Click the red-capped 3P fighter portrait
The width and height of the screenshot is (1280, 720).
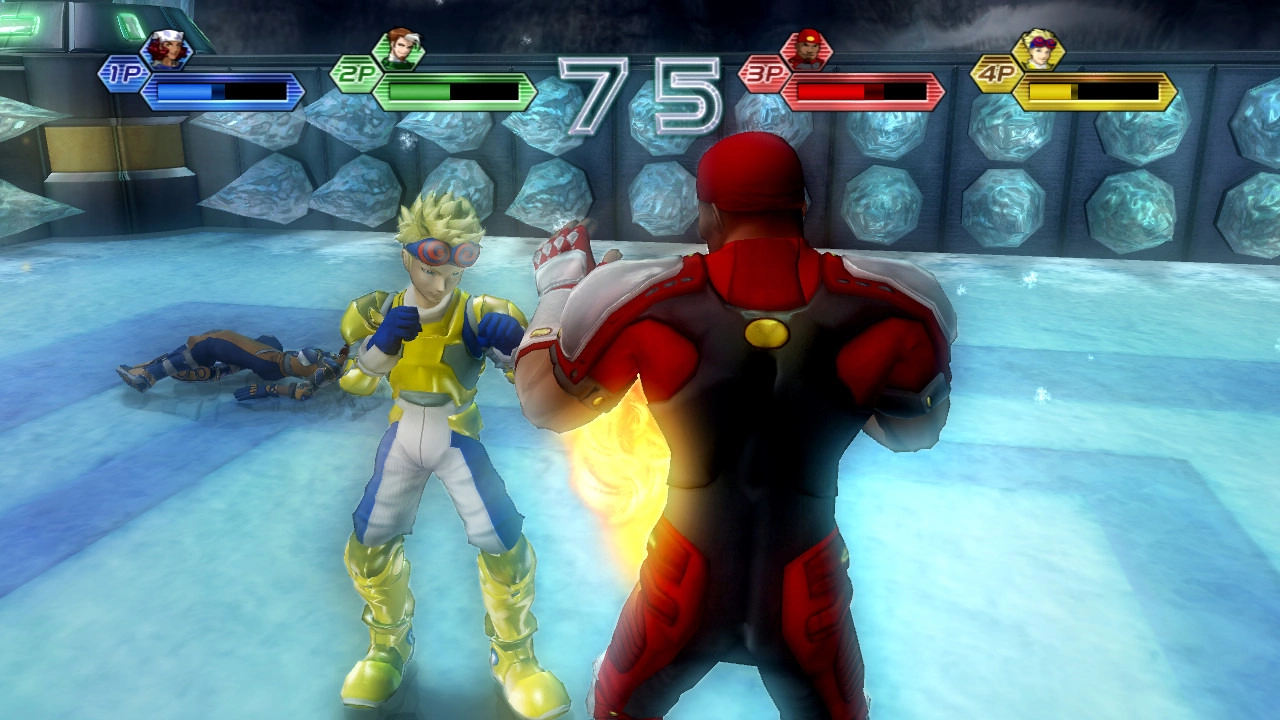point(805,50)
